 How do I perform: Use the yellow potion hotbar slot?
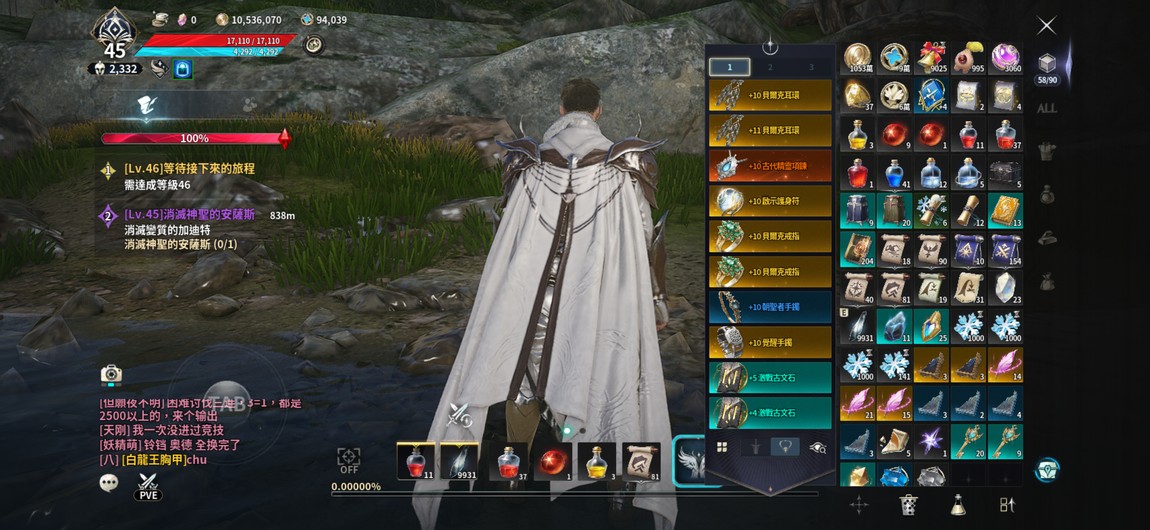(x=596, y=461)
